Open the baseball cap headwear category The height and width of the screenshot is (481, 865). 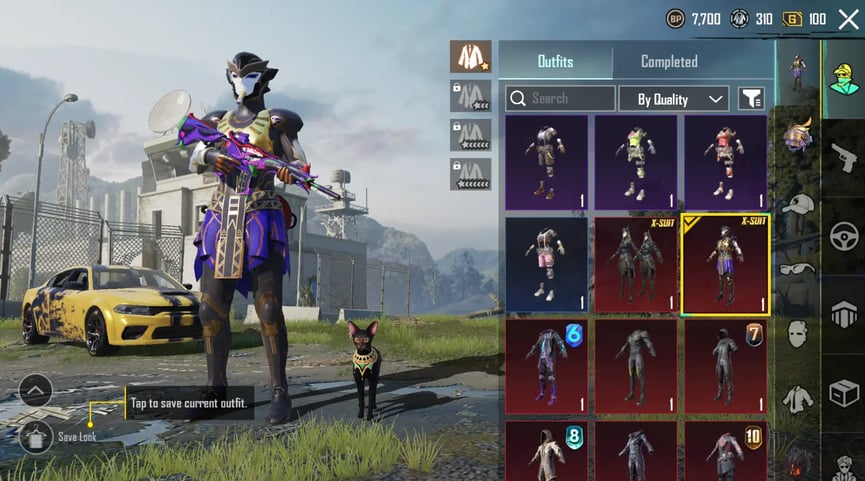(x=797, y=203)
